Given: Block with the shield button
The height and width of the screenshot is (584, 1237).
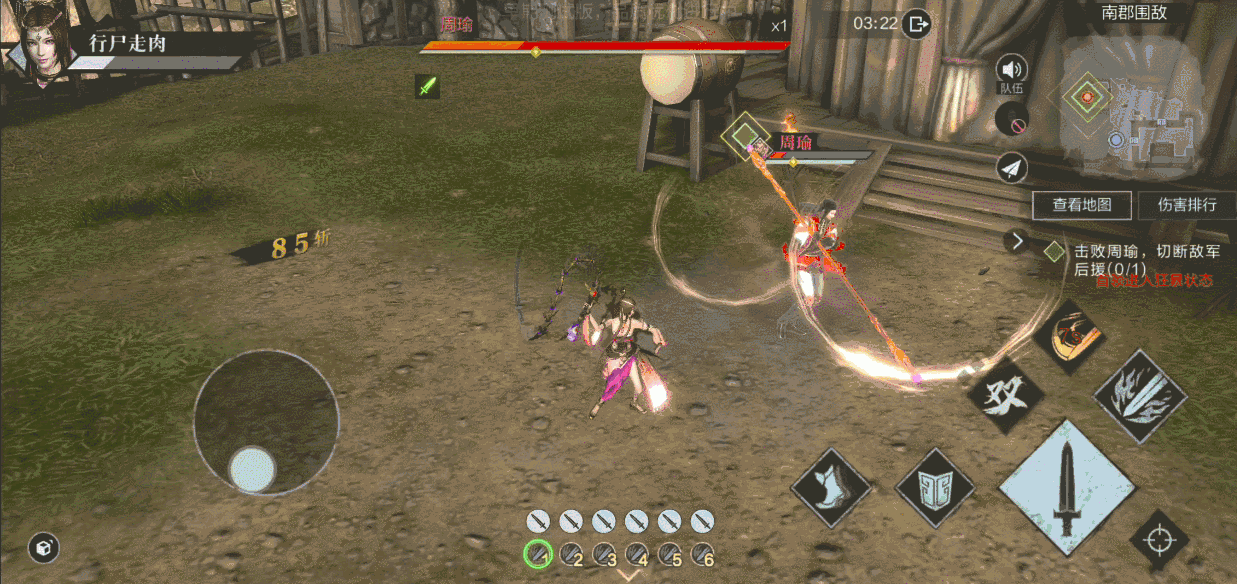Looking at the screenshot, I should (x=934, y=487).
